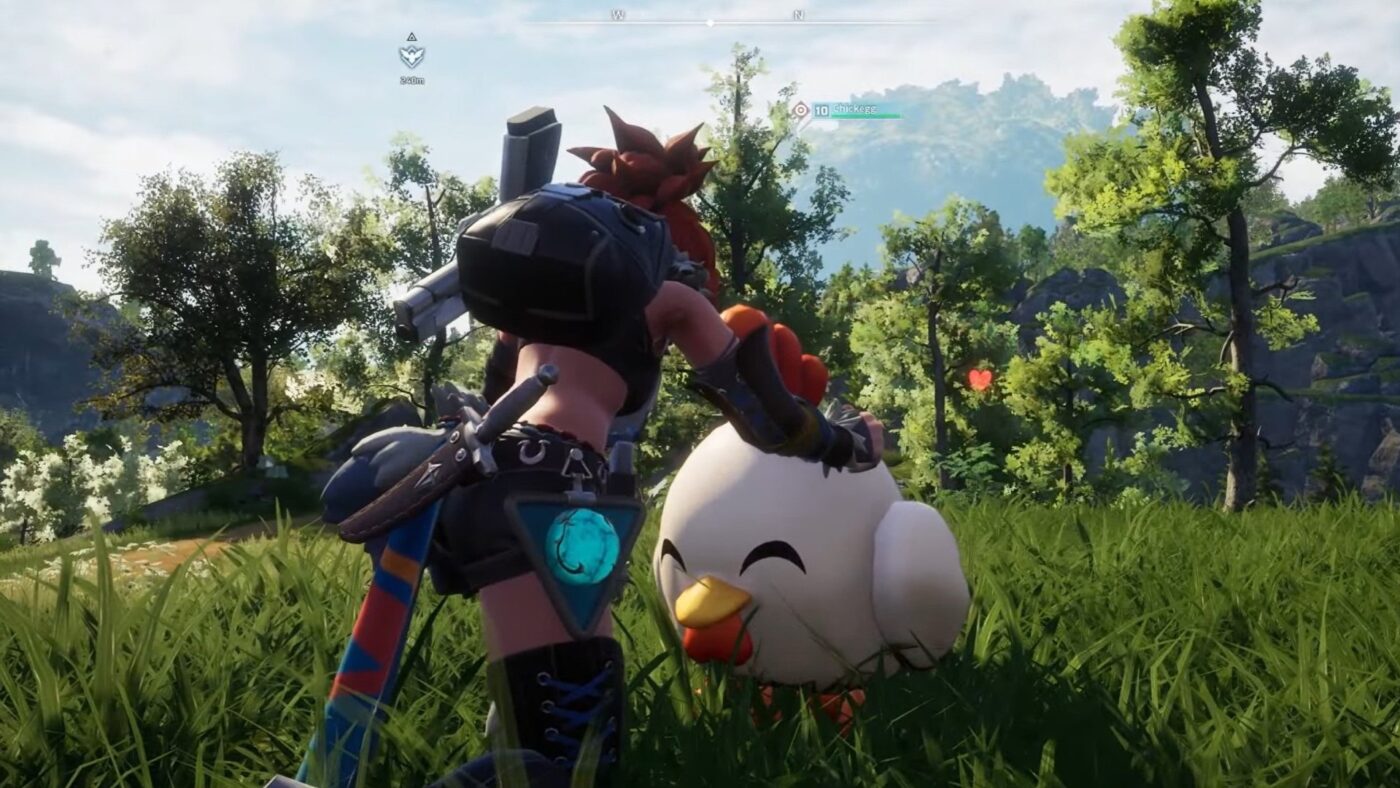Click the N marker on the compass
Viewport: 1400px width, 788px height.
coord(796,14)
